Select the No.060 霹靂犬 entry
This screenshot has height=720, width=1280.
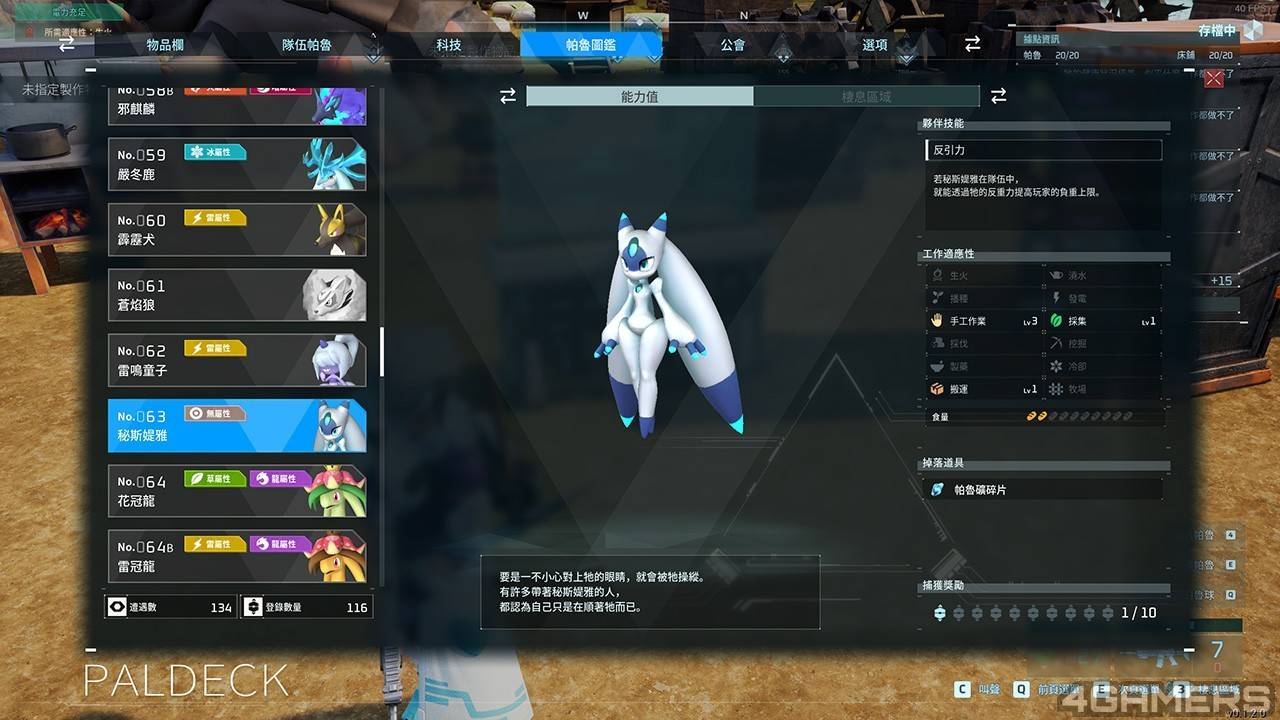(x=237, y=229)
